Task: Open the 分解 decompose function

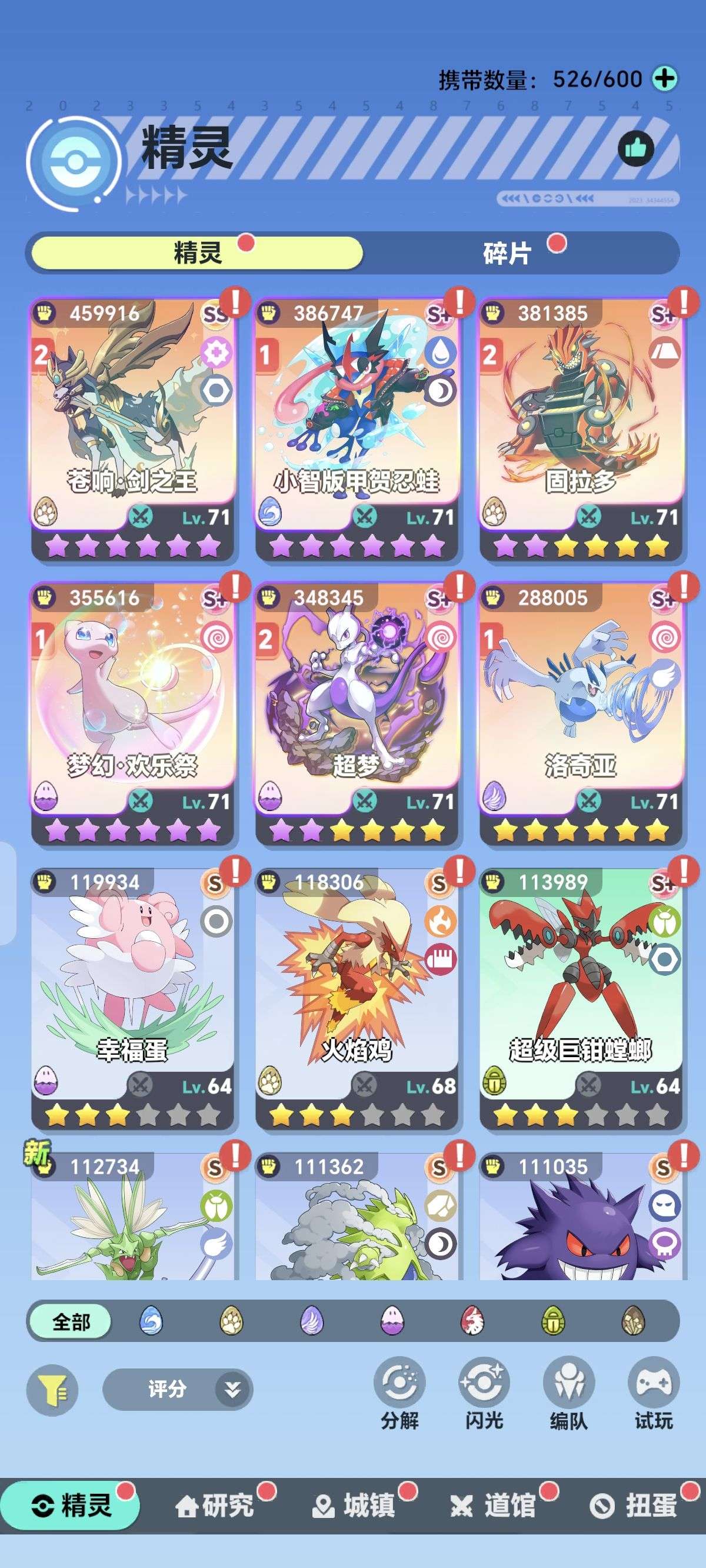Action: pyautogui.click(x=400, y=1393)
